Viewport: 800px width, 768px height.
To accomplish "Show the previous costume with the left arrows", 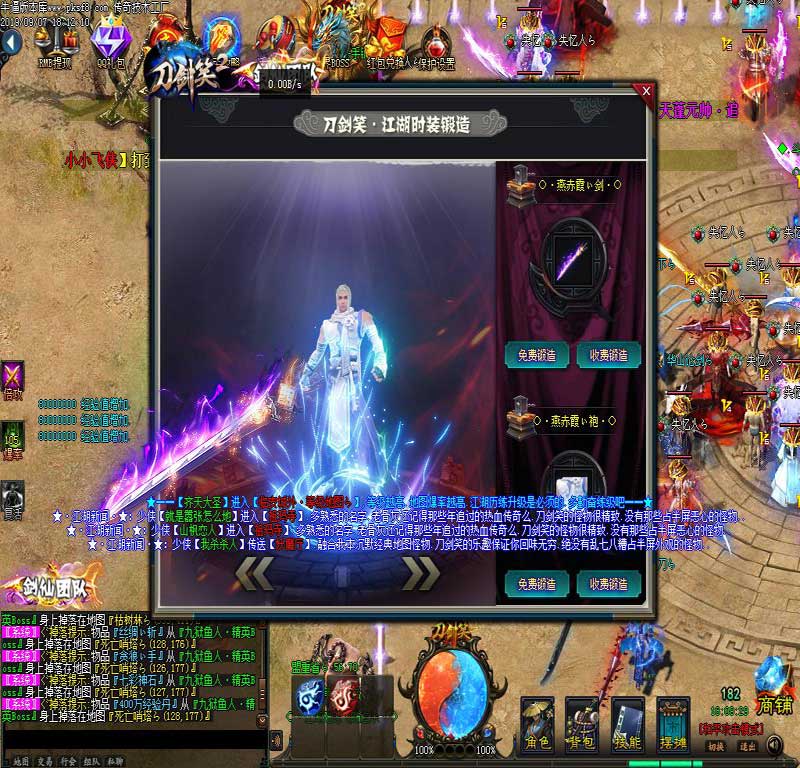I will [x=253, y=573].
